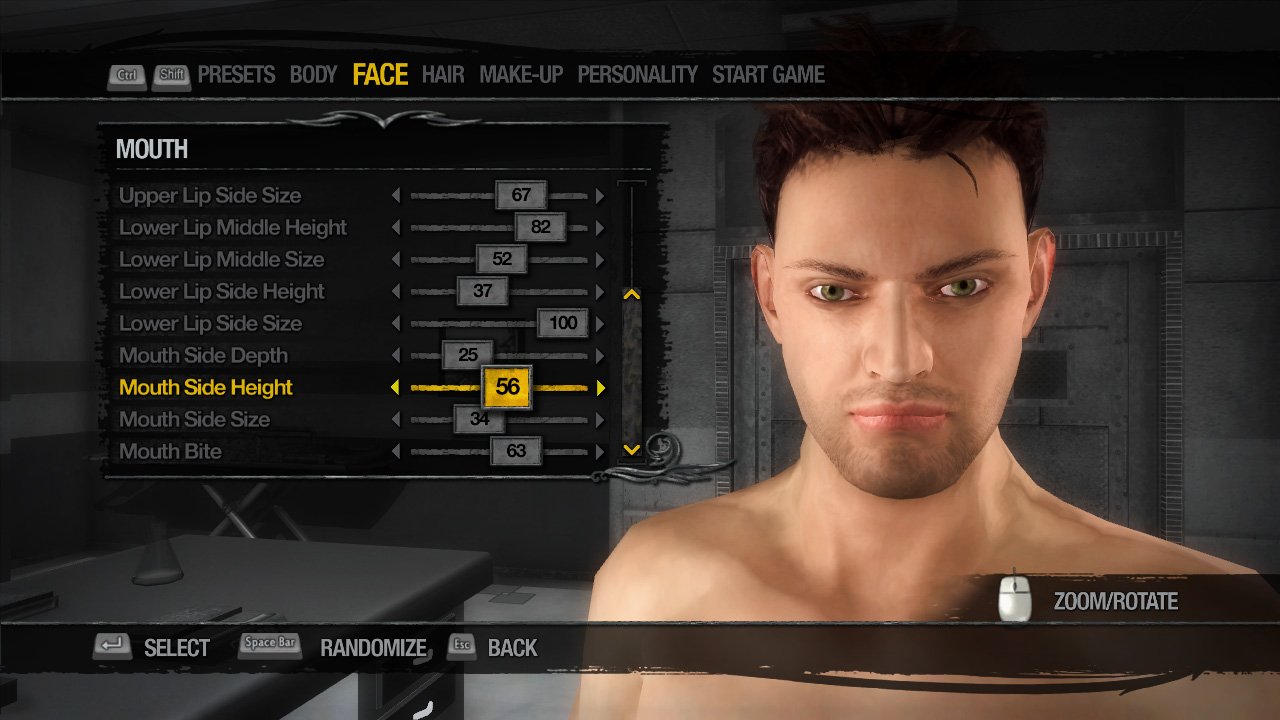Click the Shift key indicator icon
The width and height of the screenshot is (1280, 720).
click(x=171, y=74)
